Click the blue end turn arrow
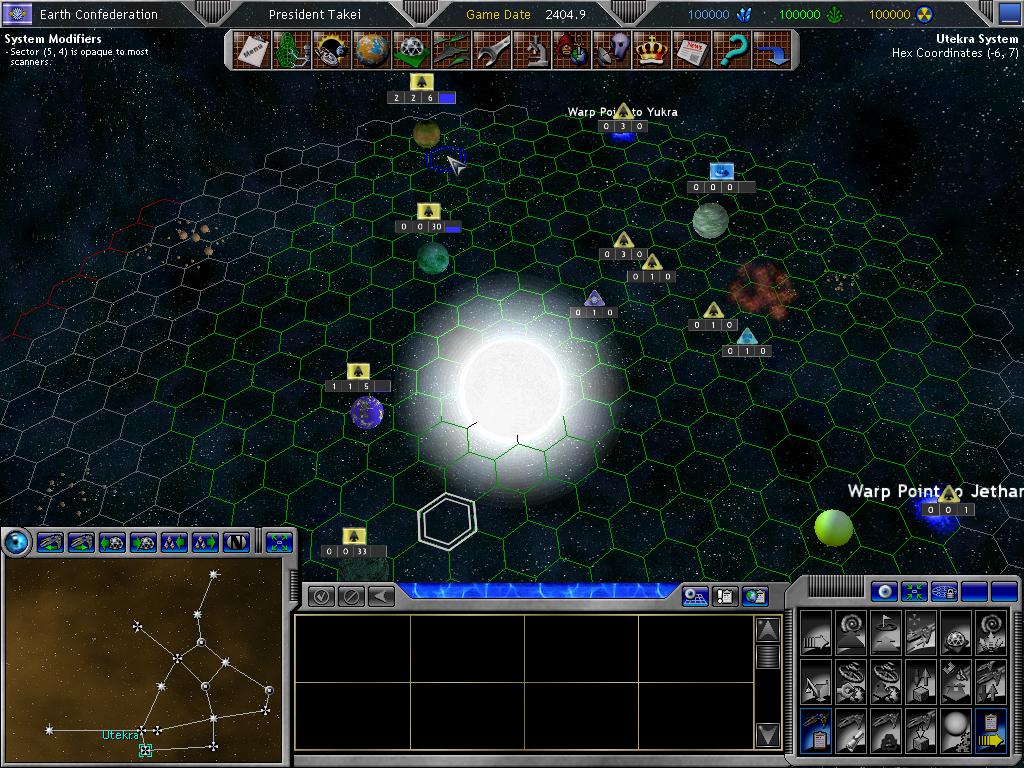This screenshot has height=768, width=1024. pyautogui.click(x=772, y=49)
